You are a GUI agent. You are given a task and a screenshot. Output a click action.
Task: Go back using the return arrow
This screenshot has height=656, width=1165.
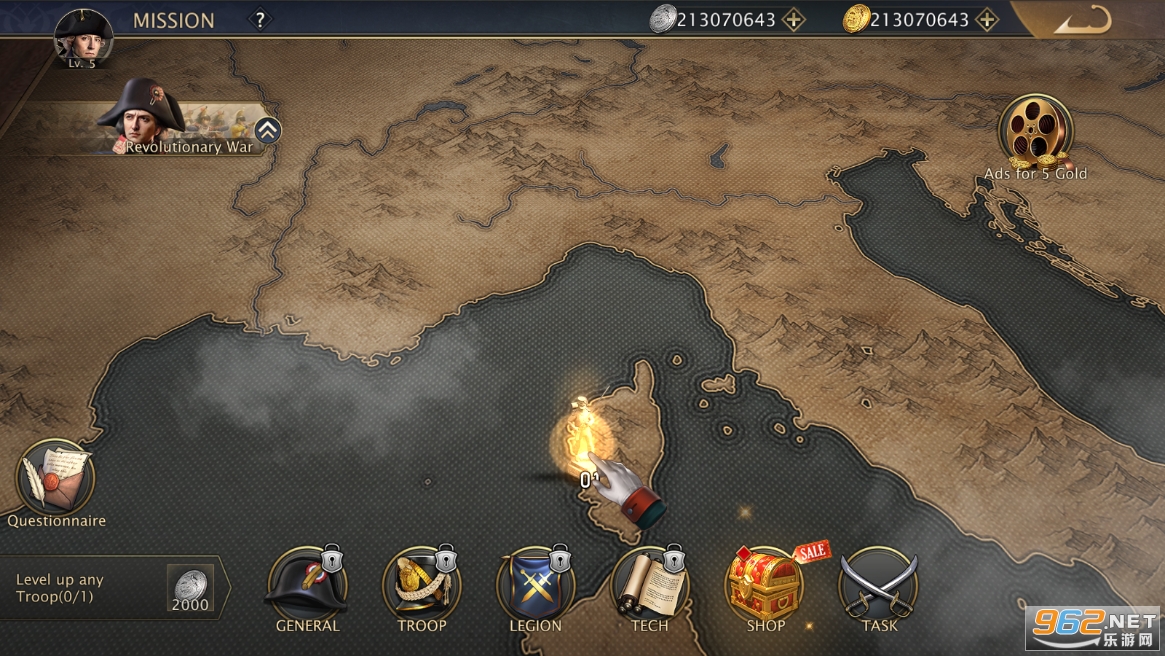(1083, 20)
